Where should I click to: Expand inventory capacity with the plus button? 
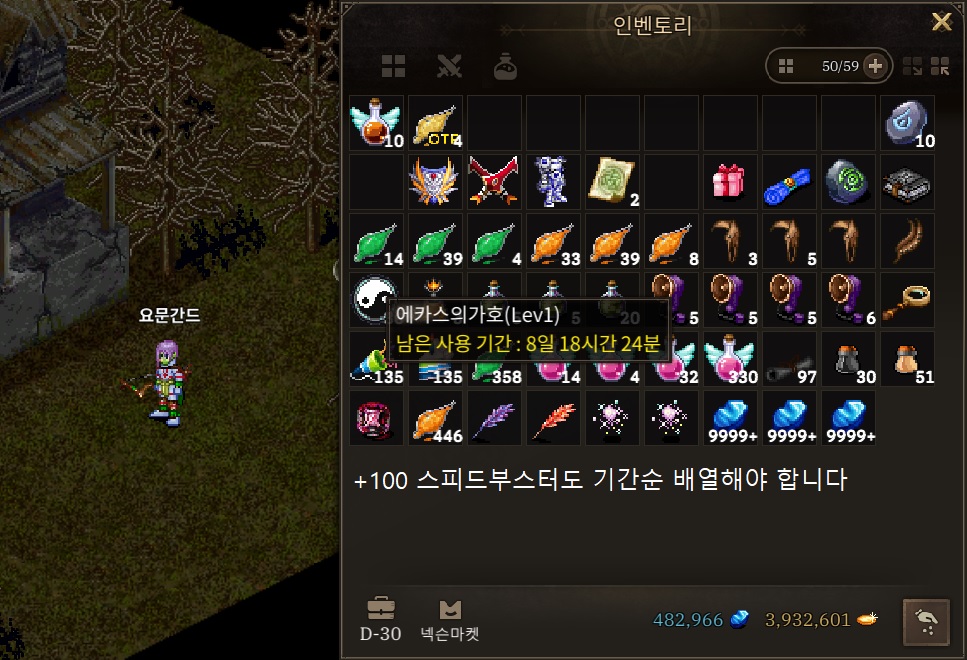click(x=875, y=67)
